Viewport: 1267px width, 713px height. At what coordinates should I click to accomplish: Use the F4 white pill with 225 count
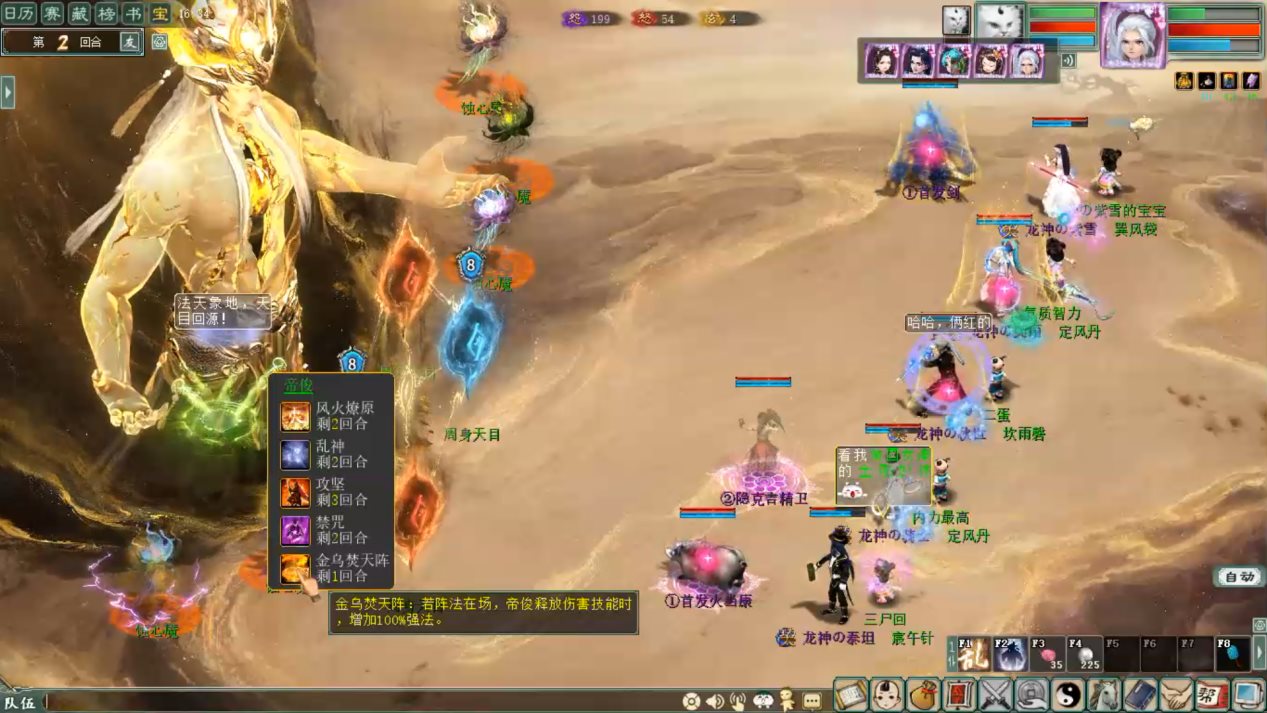pyautogui.click(x=1083, y=654)
